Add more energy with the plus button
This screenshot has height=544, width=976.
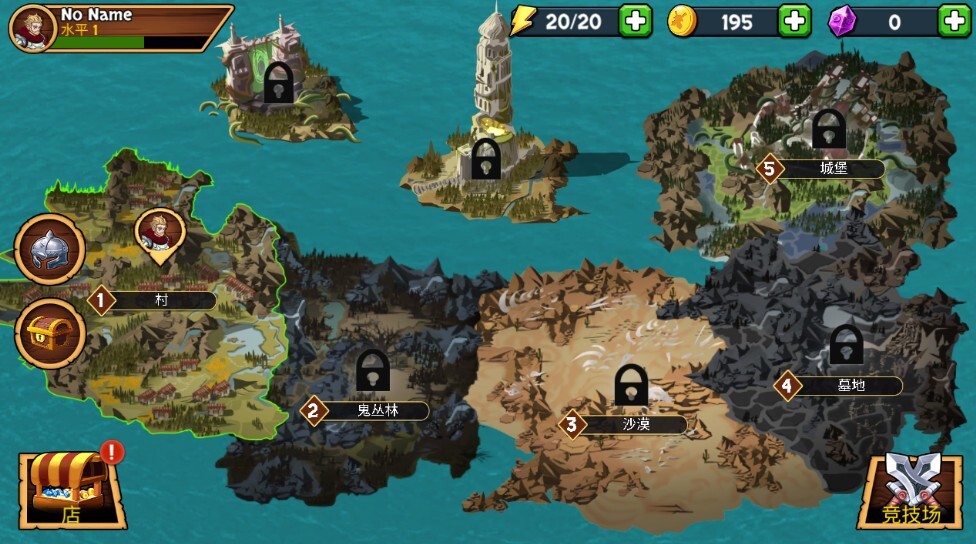(x=636, y=20)
